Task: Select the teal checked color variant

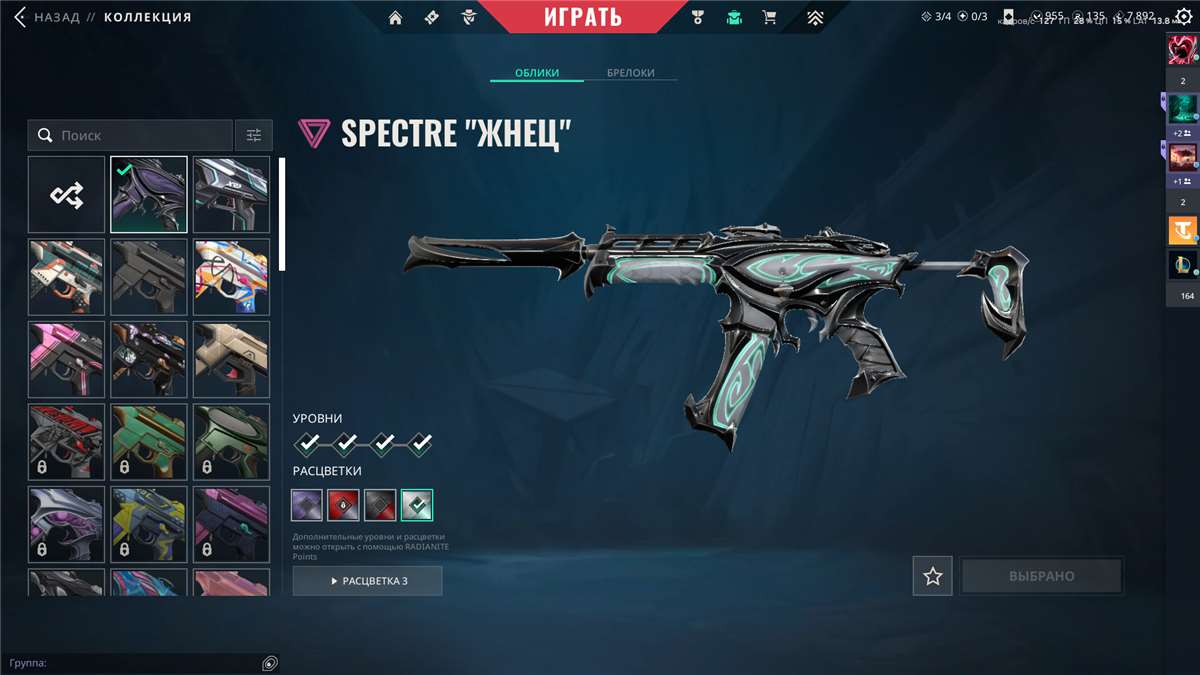Action: (416, 505)
